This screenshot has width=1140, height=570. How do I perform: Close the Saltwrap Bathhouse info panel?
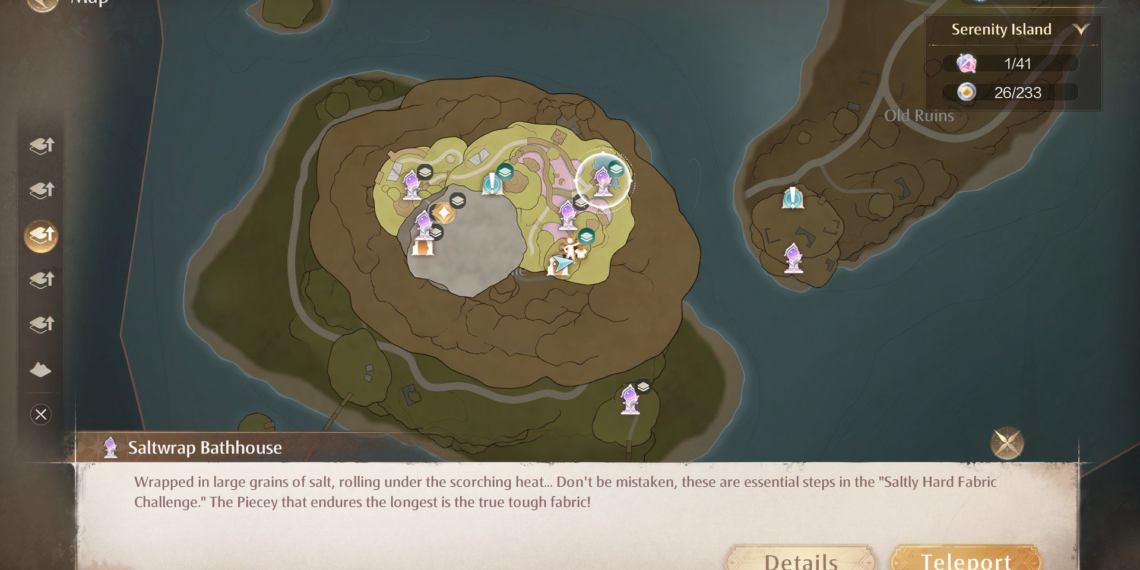(1007, 443)
